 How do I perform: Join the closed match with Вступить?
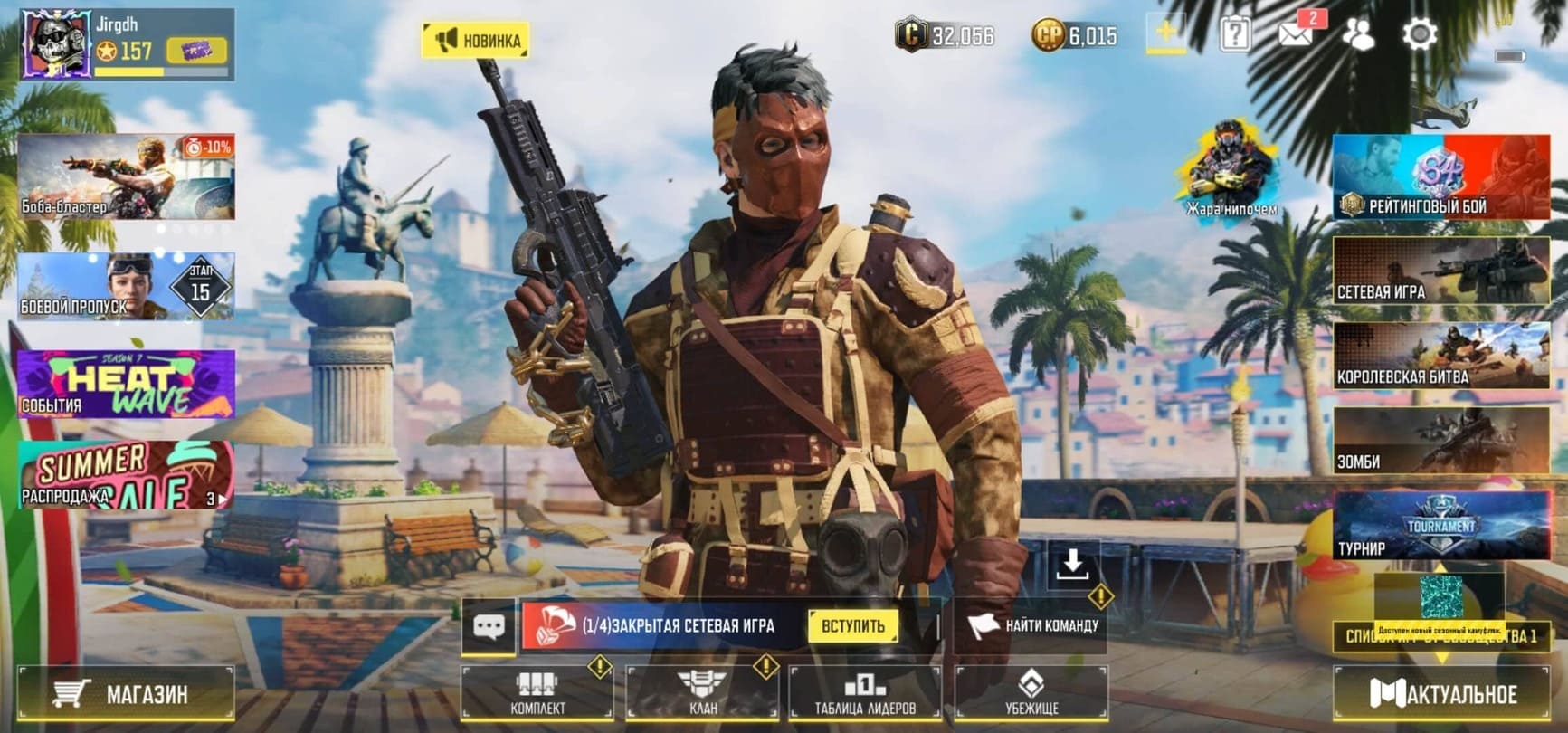click(852, 626)
